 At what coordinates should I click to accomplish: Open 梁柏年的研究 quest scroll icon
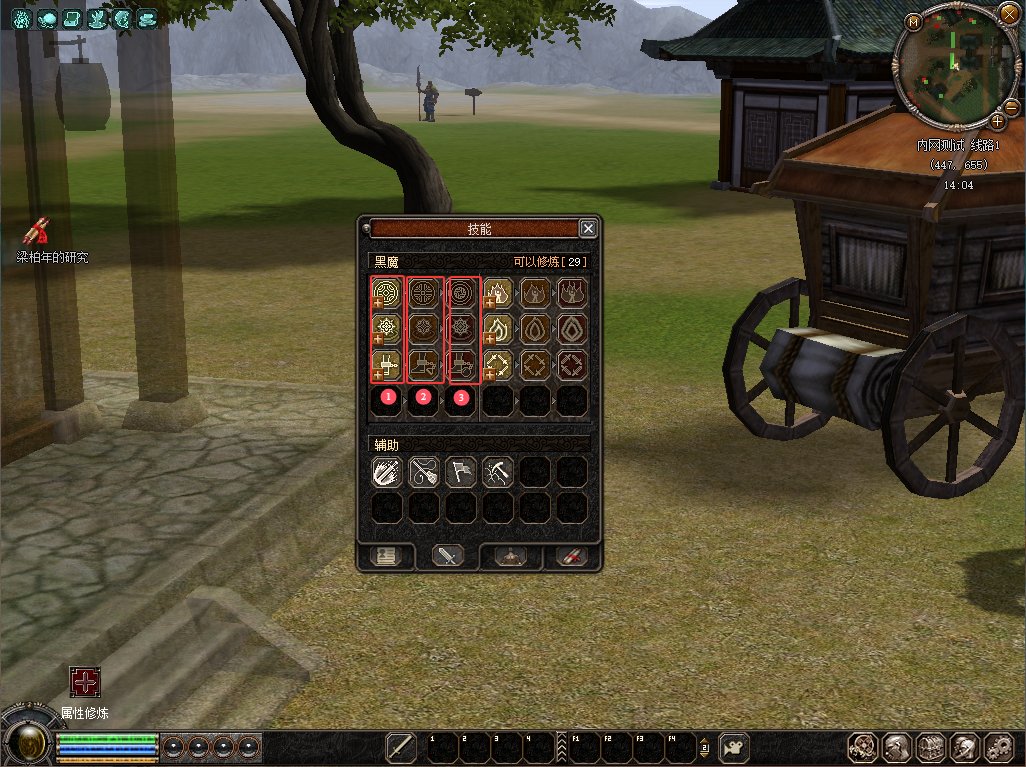[x=37, y=232]
